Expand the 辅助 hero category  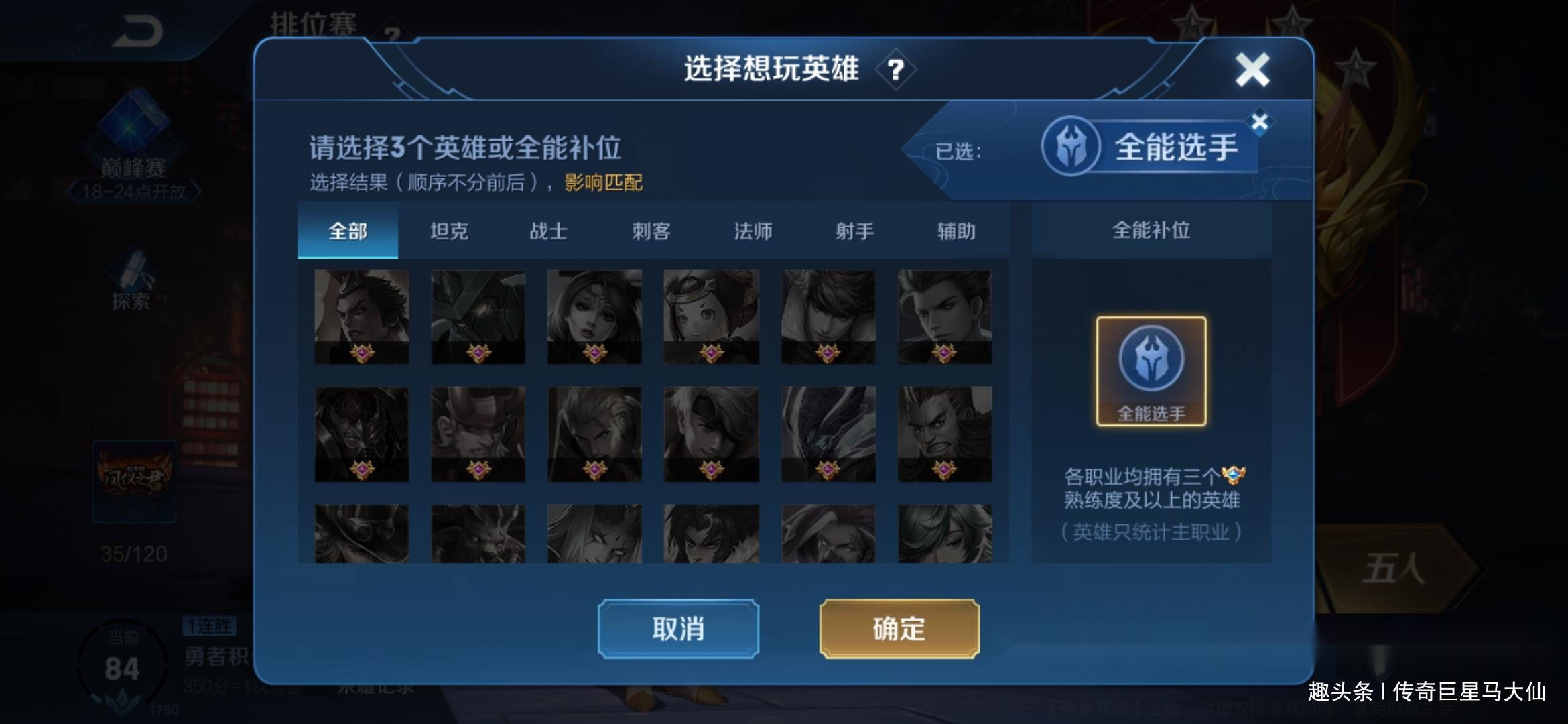(958, 231)
